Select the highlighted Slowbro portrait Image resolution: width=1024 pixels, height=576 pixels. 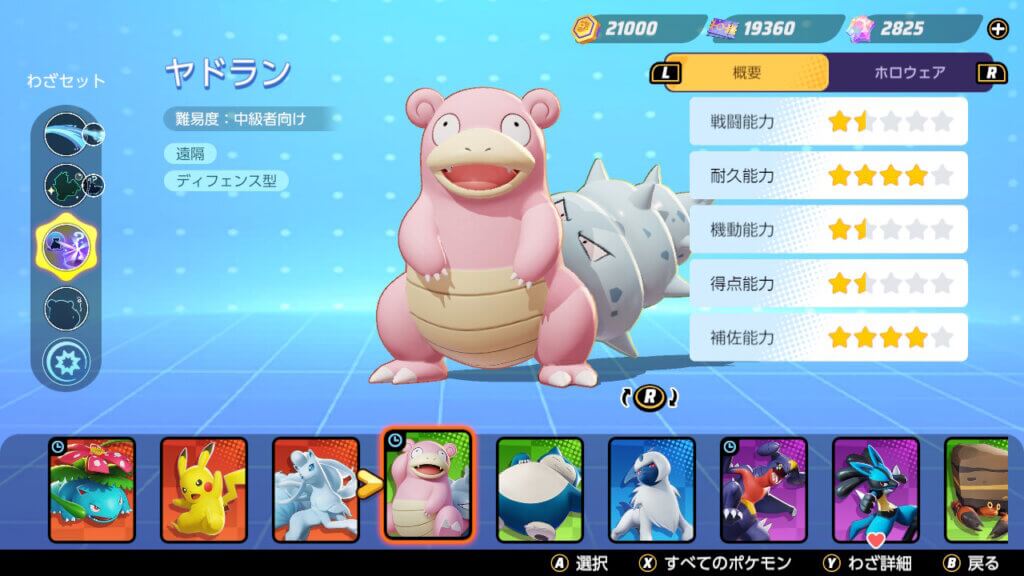tap(428, 485)
